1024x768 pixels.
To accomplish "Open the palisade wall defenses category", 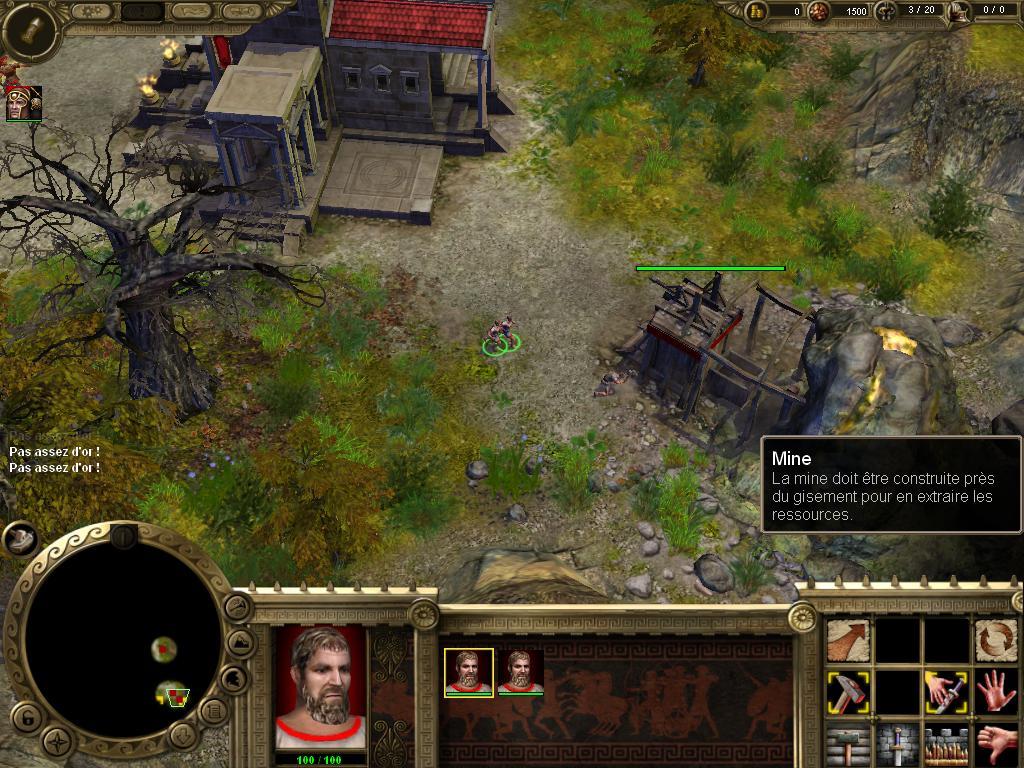I will click(946, 745).
